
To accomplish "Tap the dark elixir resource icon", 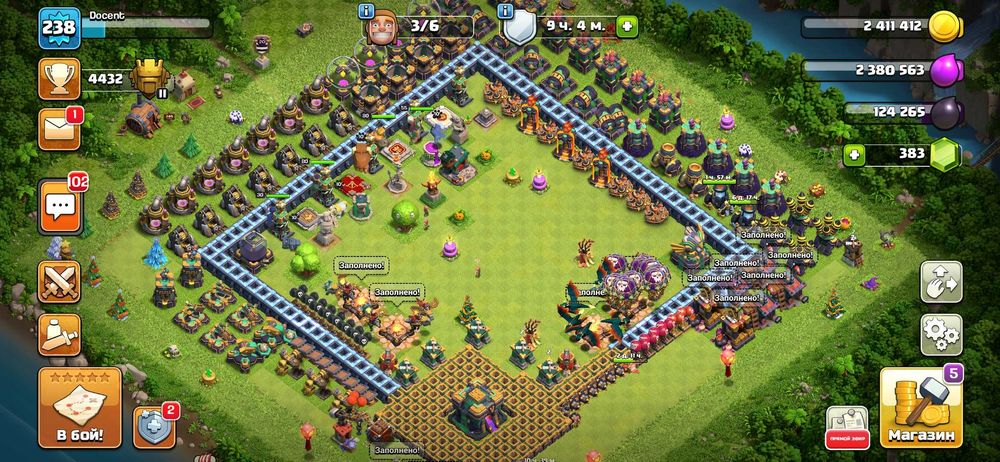I will [x=944, y=112].
